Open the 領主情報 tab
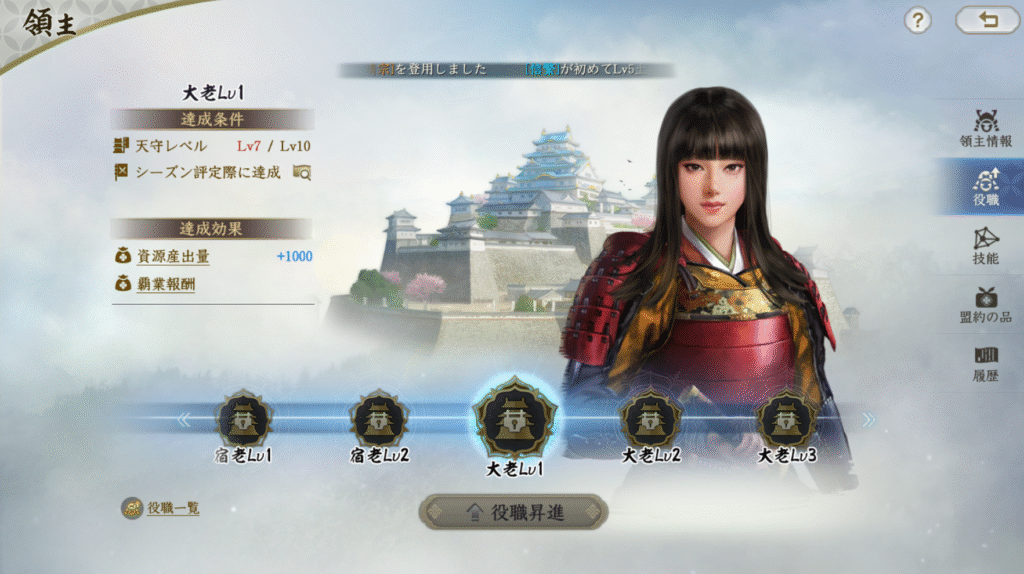1024x574 pixels. click(985, 129)
